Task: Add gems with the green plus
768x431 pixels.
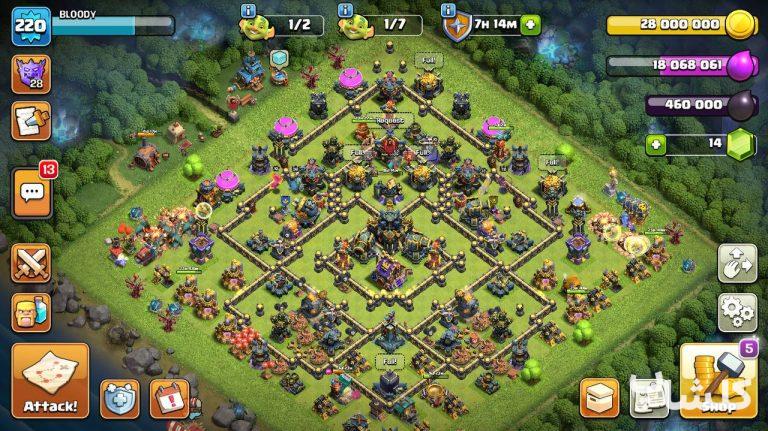Action: pyautogui.click(x=655, y=144)
